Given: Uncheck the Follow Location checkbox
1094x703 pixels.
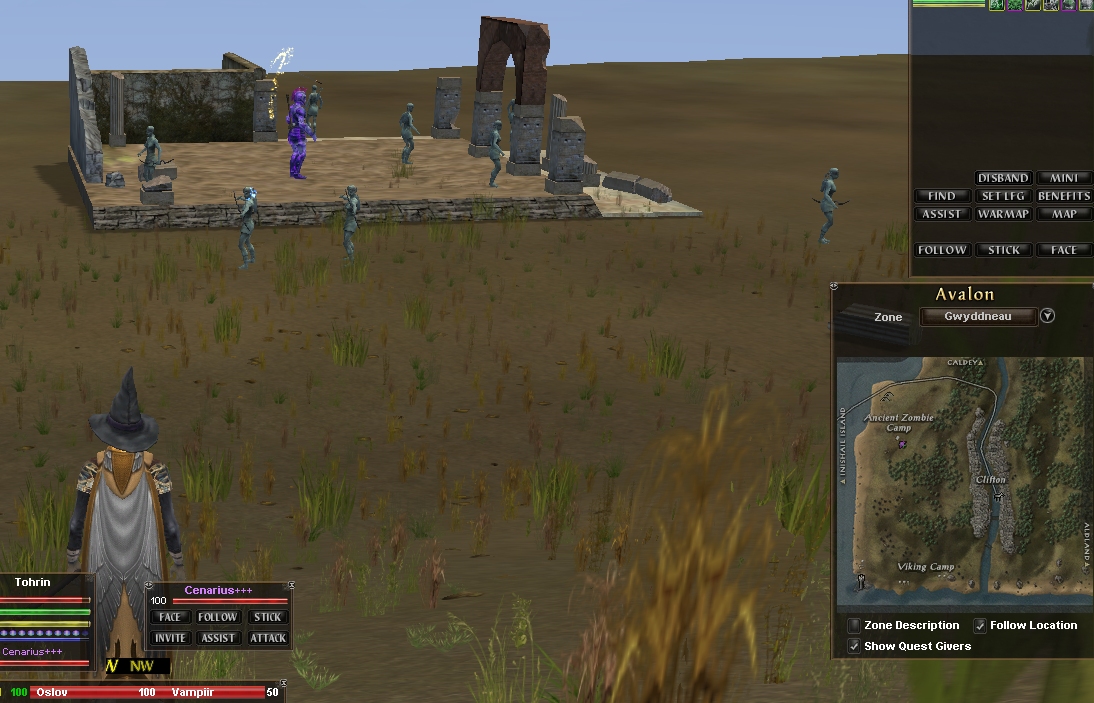Looking at the screenshot, I should 980,626.
